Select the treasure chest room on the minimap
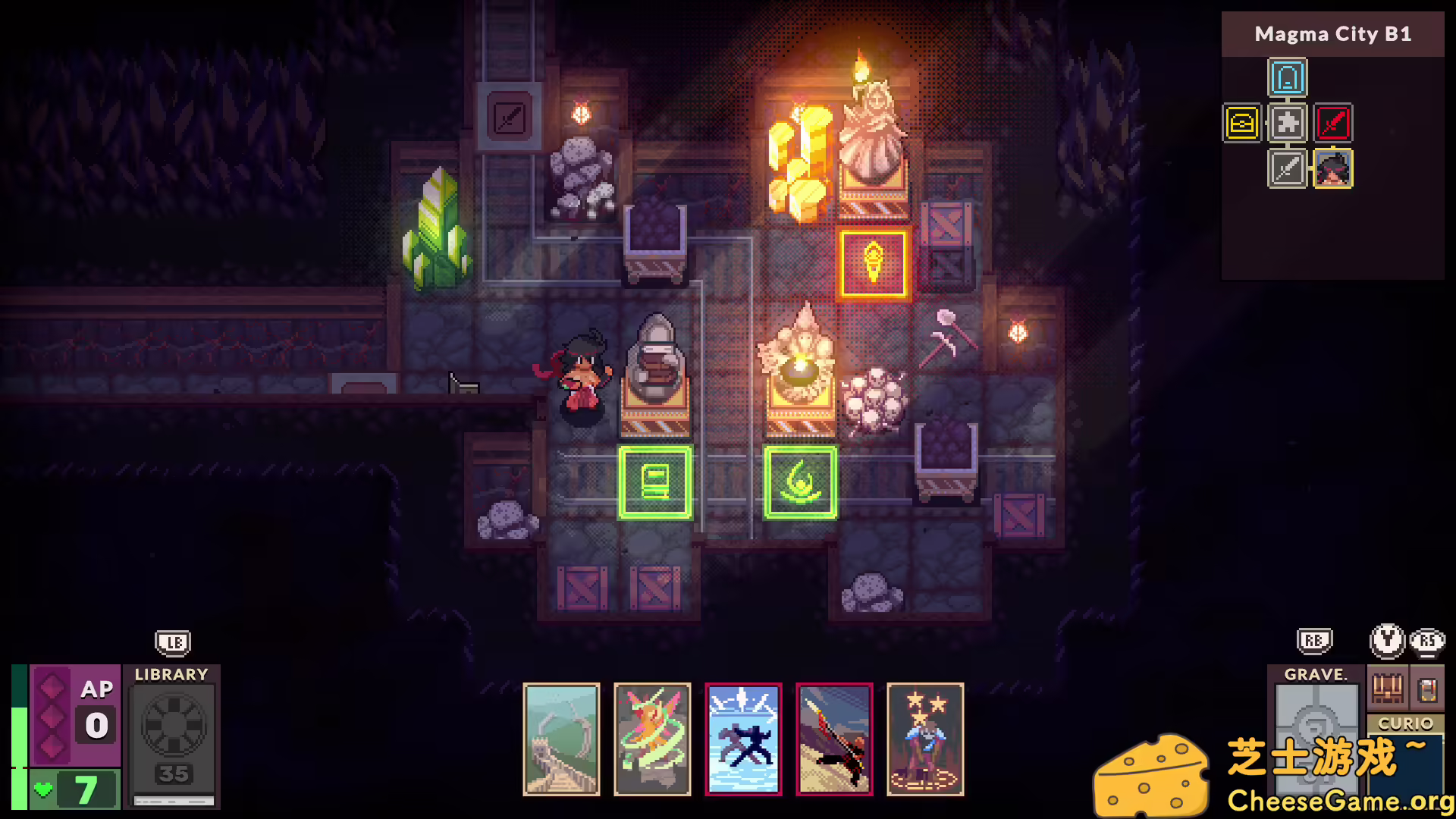 [x=1241, y=124]
